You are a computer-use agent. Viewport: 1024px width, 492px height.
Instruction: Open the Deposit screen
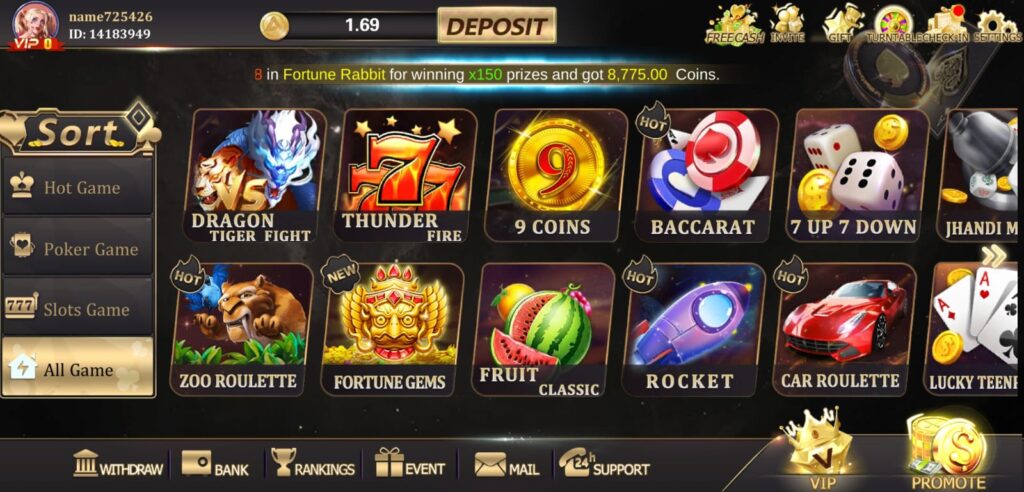(x=496, y=26)
